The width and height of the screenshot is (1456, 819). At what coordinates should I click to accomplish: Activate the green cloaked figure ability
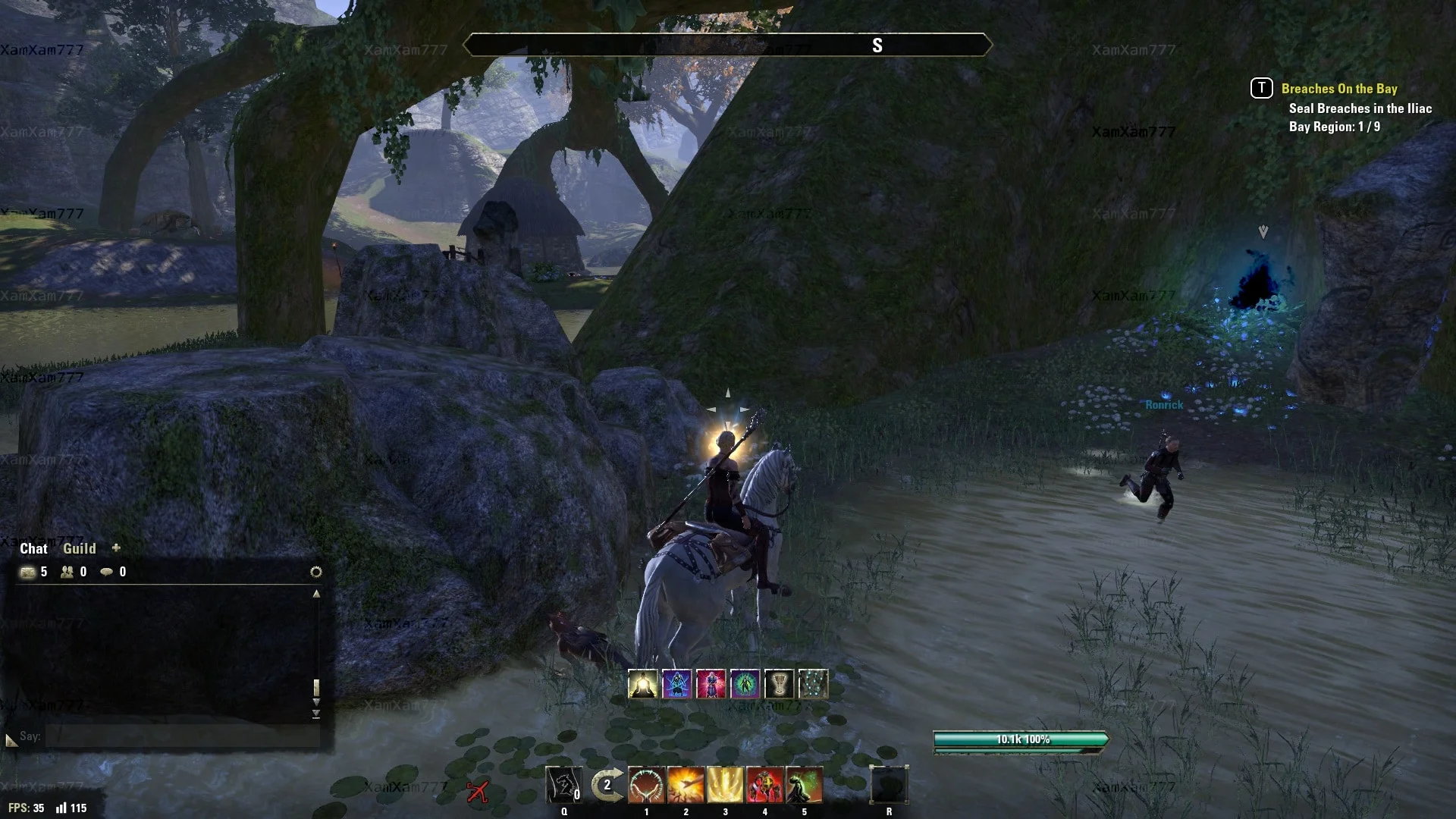(804, 785)
